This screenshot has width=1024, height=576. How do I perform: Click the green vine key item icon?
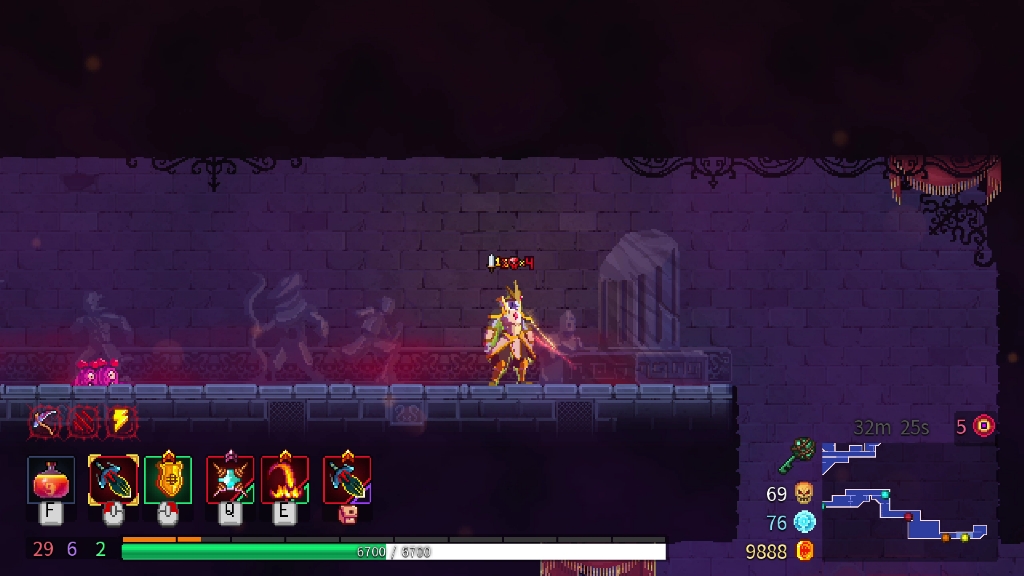click(x=800, y=456)
